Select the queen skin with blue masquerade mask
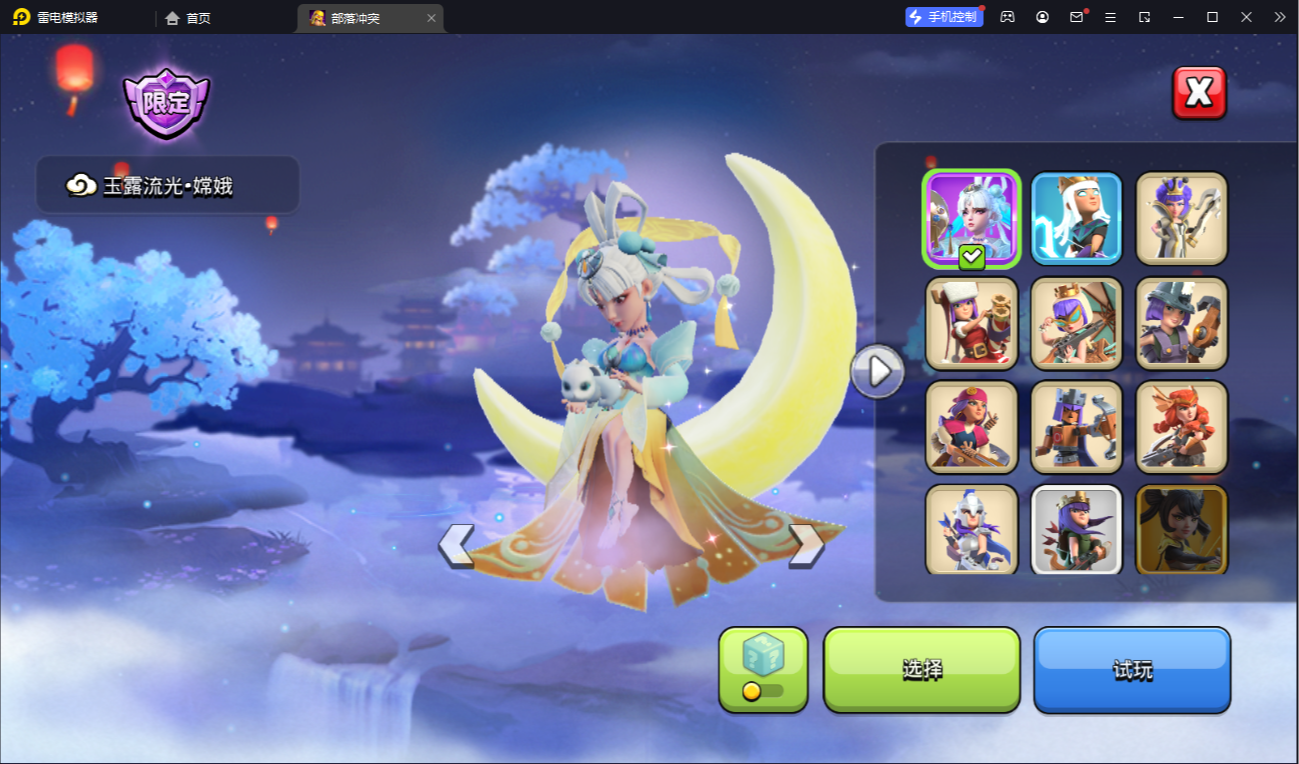The width and height of the screenshot is (1299, 764). coord(1076,323)
